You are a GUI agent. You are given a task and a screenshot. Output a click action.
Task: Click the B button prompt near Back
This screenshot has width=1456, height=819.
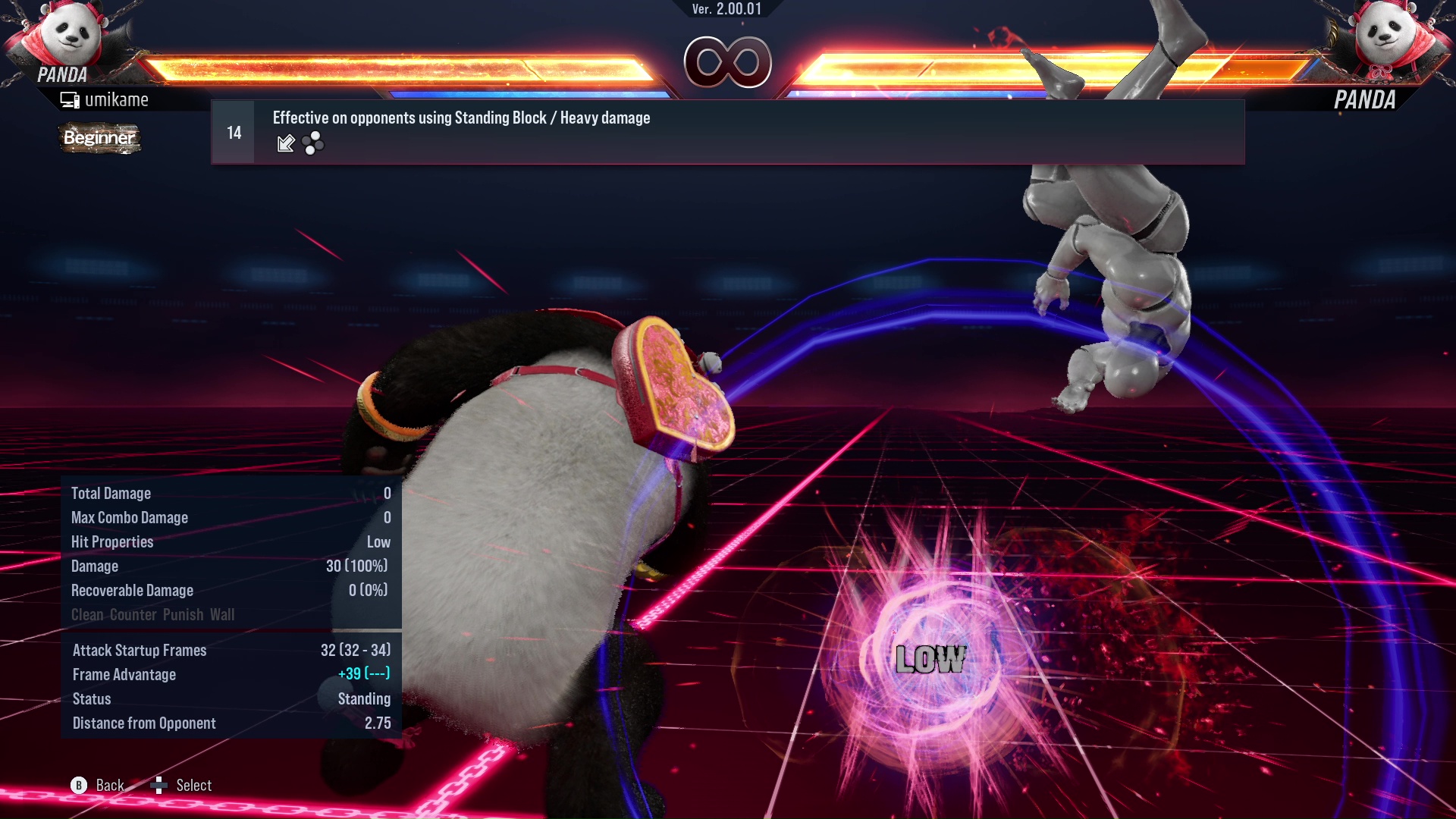pyautogui.click(x=78, y=786)
